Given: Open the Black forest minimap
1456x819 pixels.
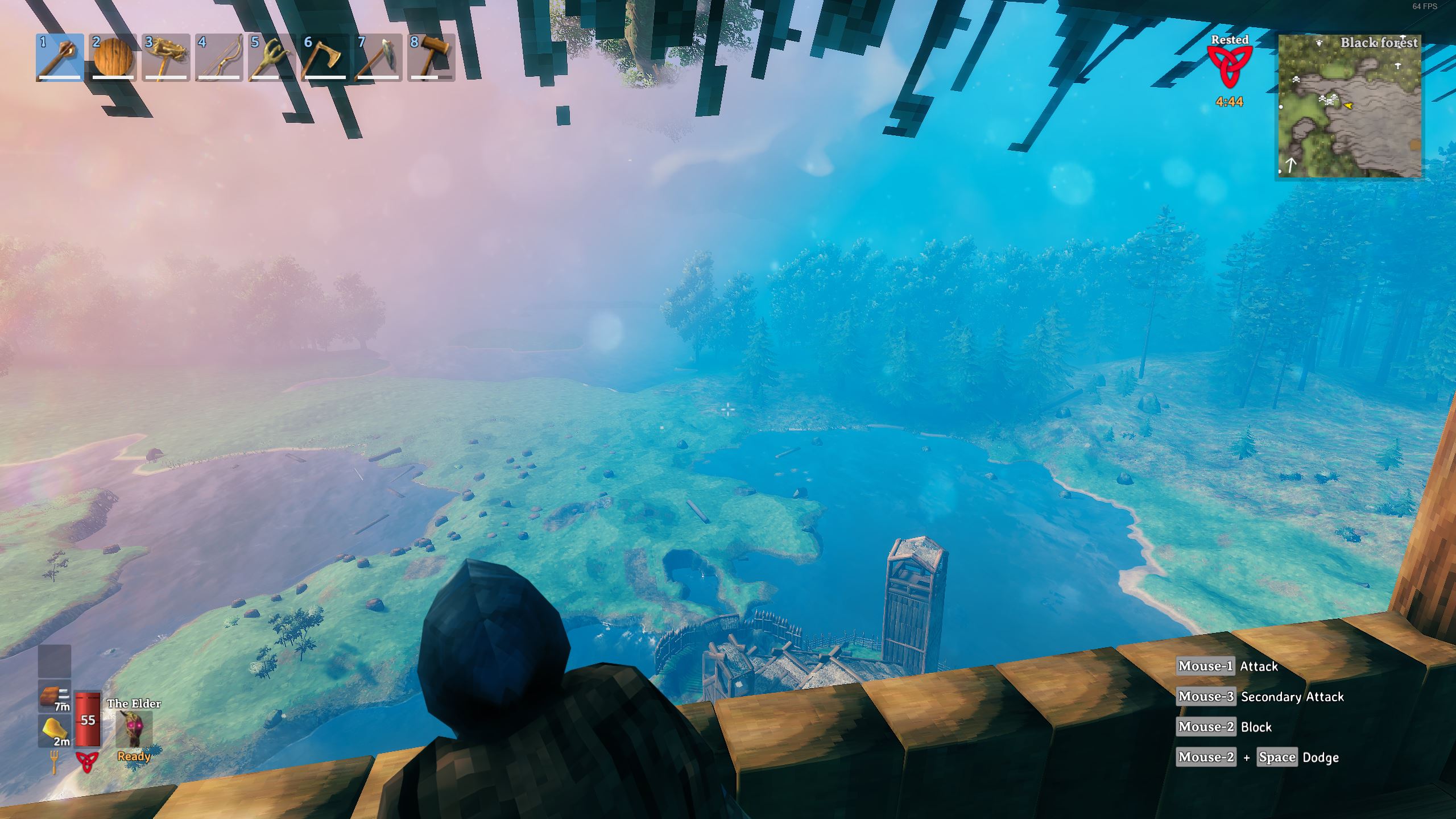Looking at the screenshot, I should pos(1349,106).
